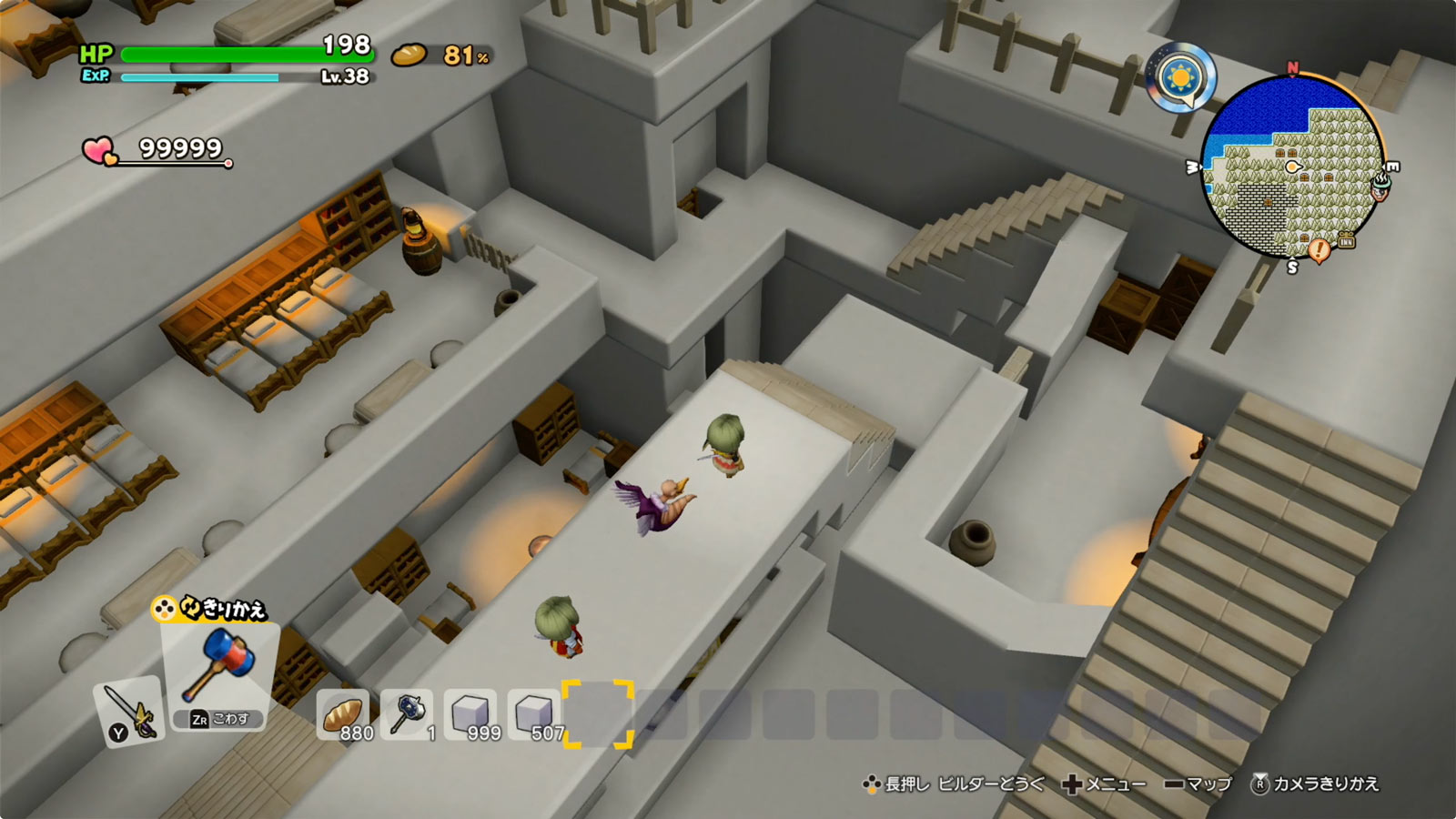Click the highlighted empty hotbar slot

598,714
